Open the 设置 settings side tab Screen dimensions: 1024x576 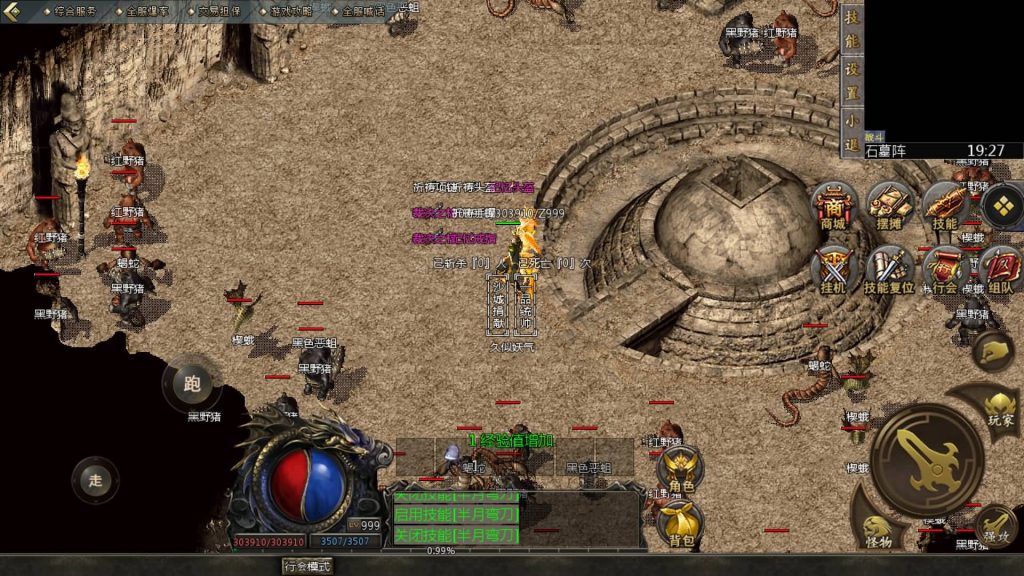pos(851,79)
